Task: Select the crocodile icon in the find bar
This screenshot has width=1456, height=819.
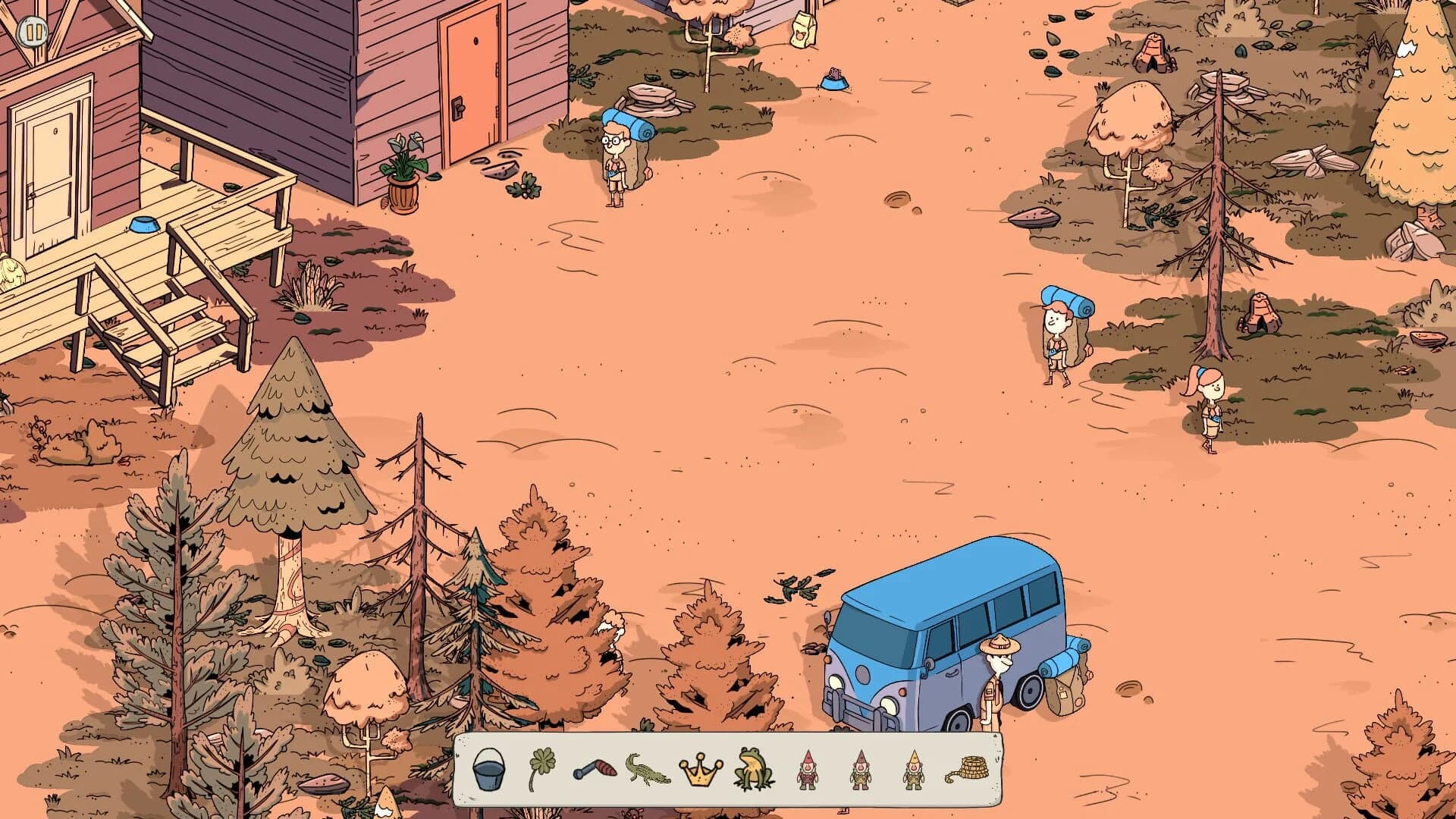Action: pyautogui.click(x=648, y=769)
